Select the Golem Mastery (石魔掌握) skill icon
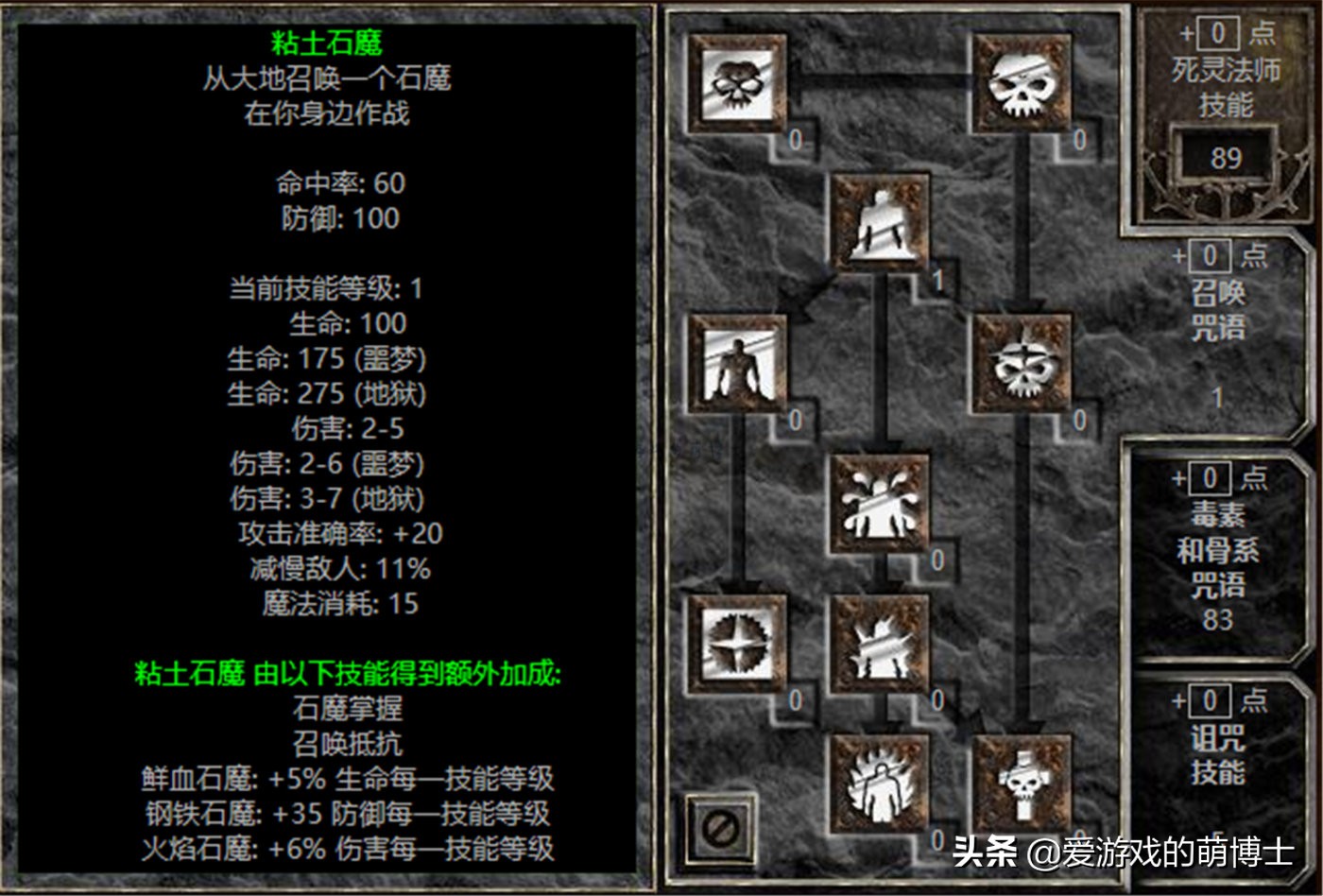 coord(740,369)
